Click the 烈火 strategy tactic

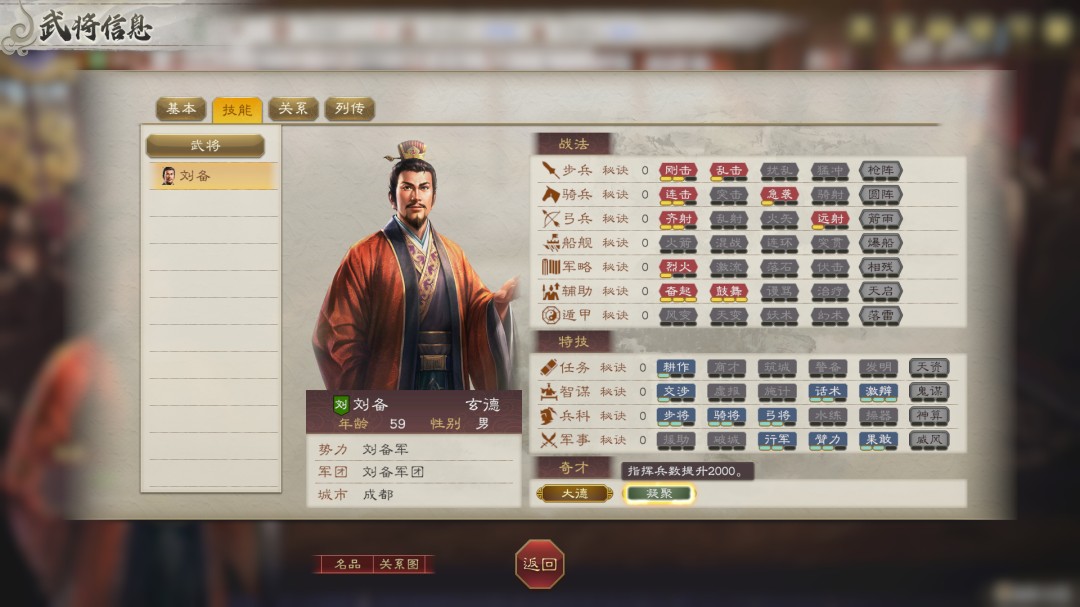pyautogui.click(x=678, y=266)
